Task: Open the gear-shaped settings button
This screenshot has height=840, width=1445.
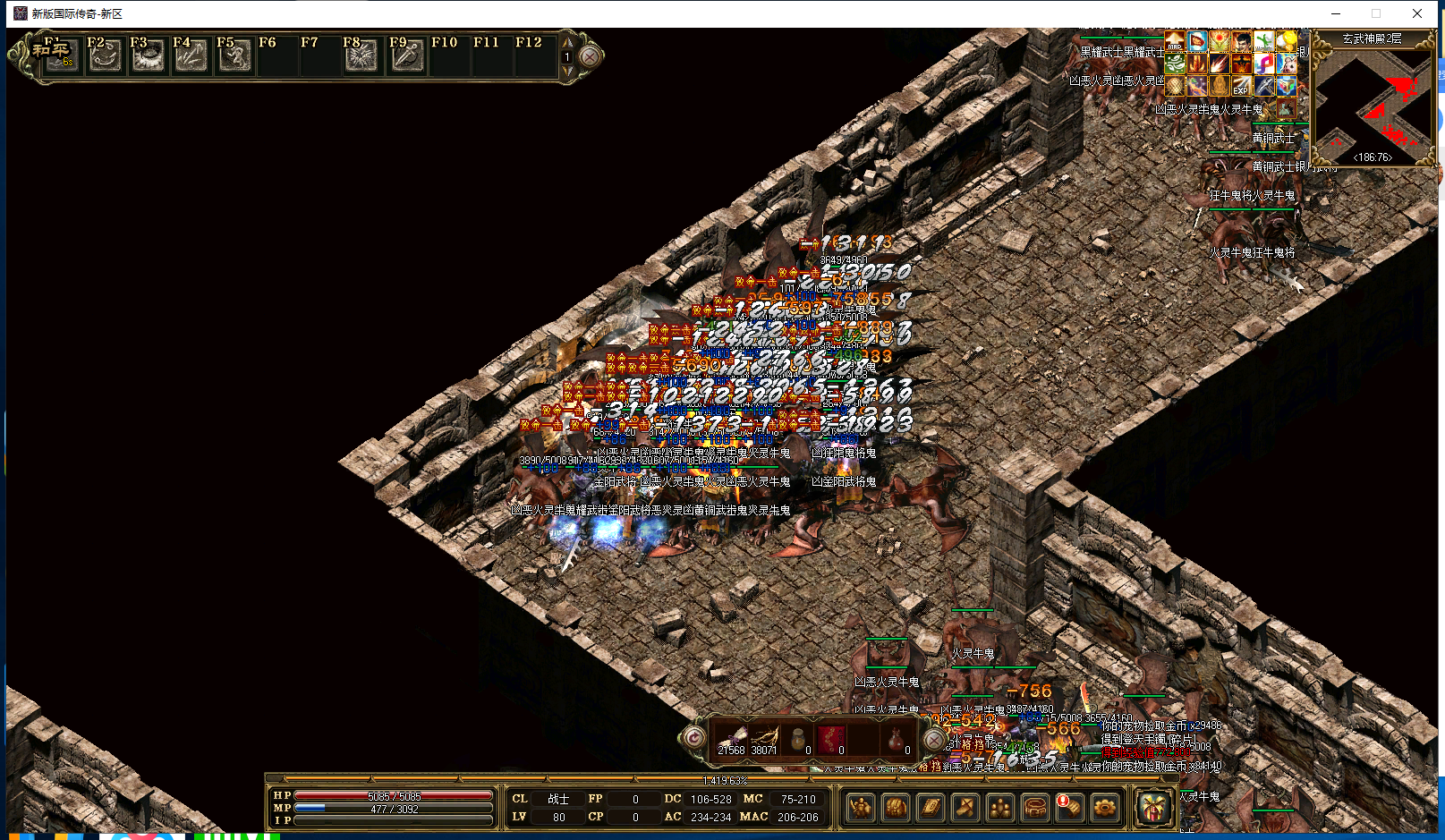Action: (x=1105, y=808)
